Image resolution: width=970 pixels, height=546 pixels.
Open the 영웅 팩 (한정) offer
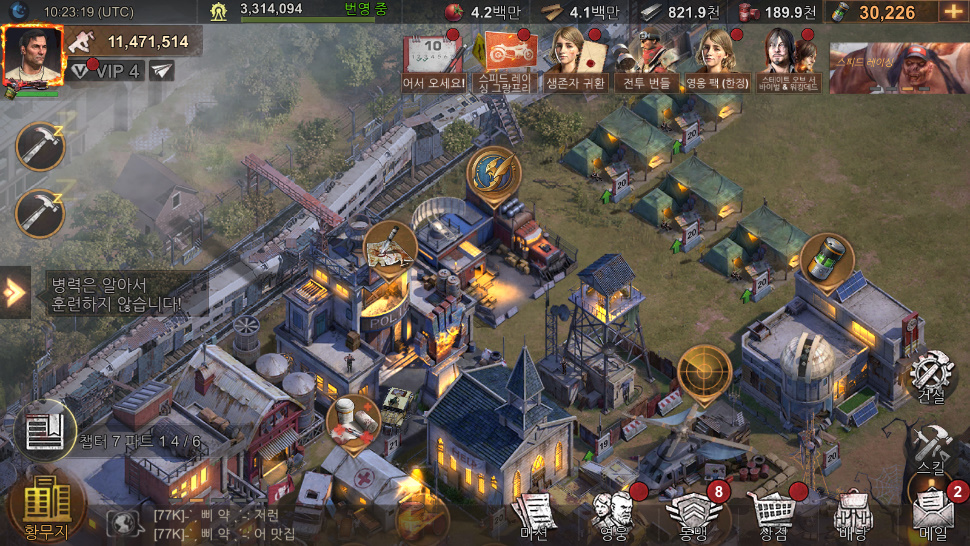click(x=717, y=59)
